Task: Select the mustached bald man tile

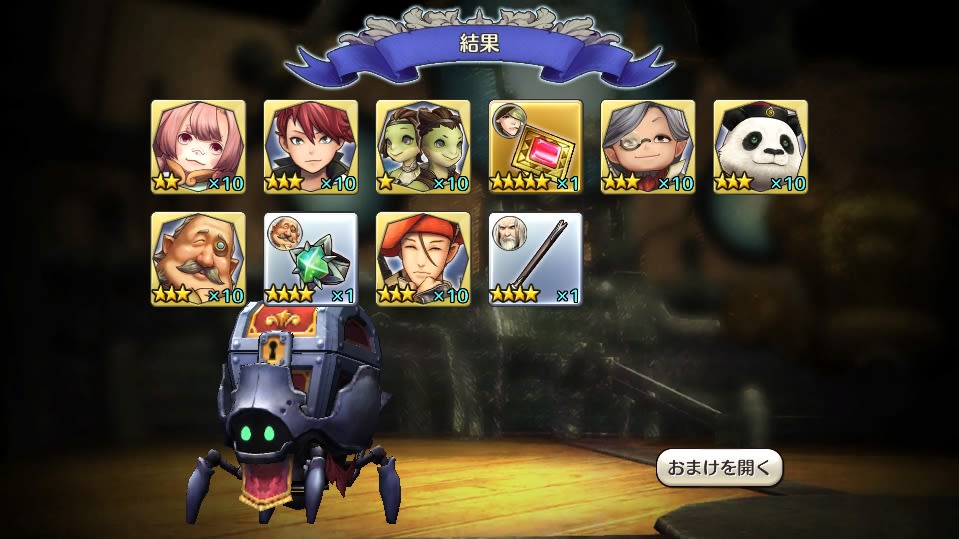Action: pyautogui.click(x=198, y=259)
